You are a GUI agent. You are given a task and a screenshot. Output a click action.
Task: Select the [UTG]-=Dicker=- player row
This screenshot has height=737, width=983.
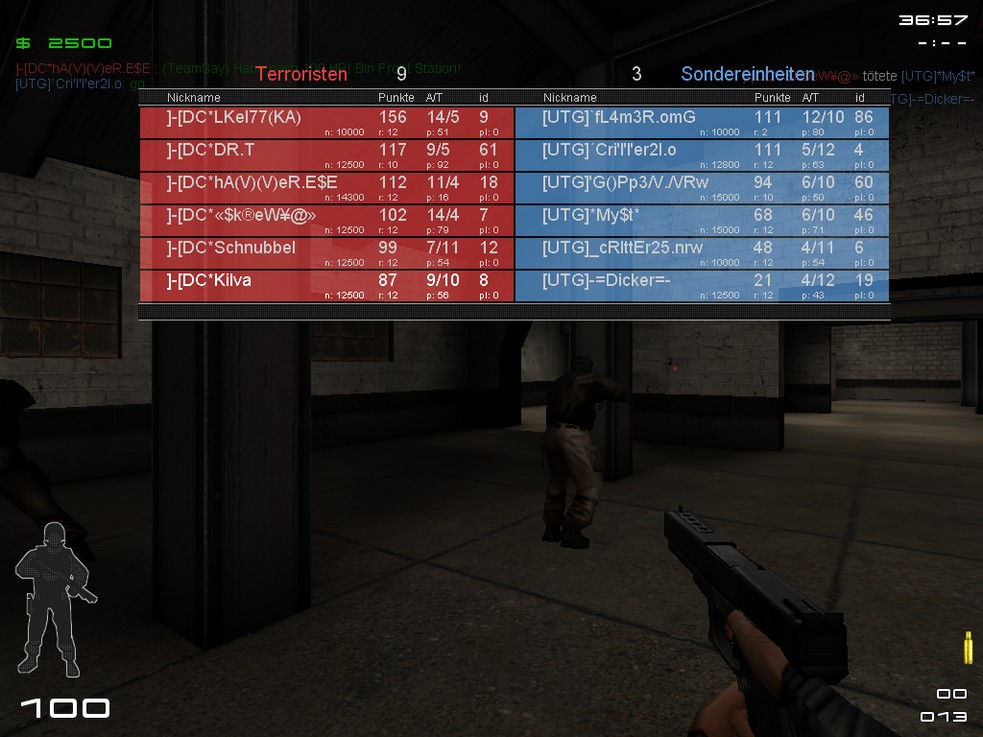[702, 285]
